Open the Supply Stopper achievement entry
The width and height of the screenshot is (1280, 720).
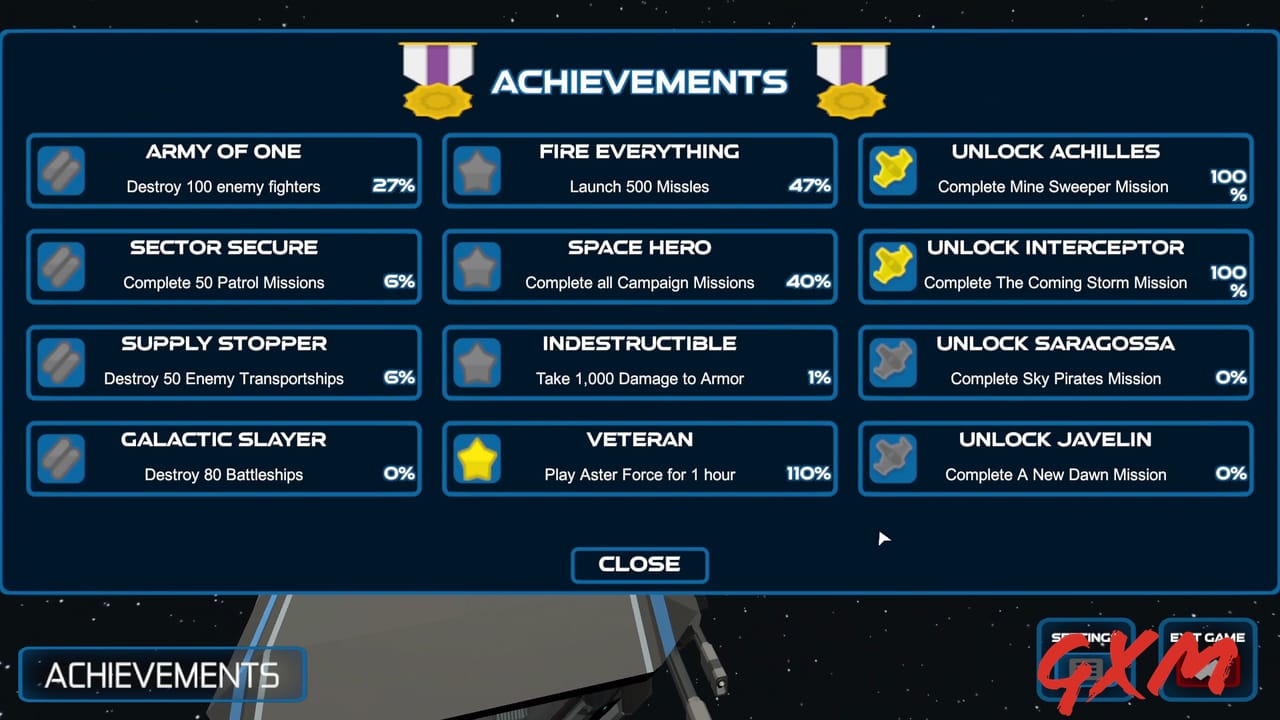pyautogui.click(x=224, y=362)
